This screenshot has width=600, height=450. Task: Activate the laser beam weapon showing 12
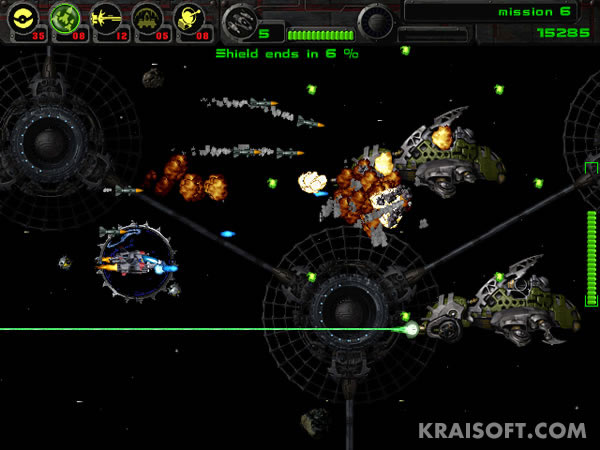pos(107,18)
